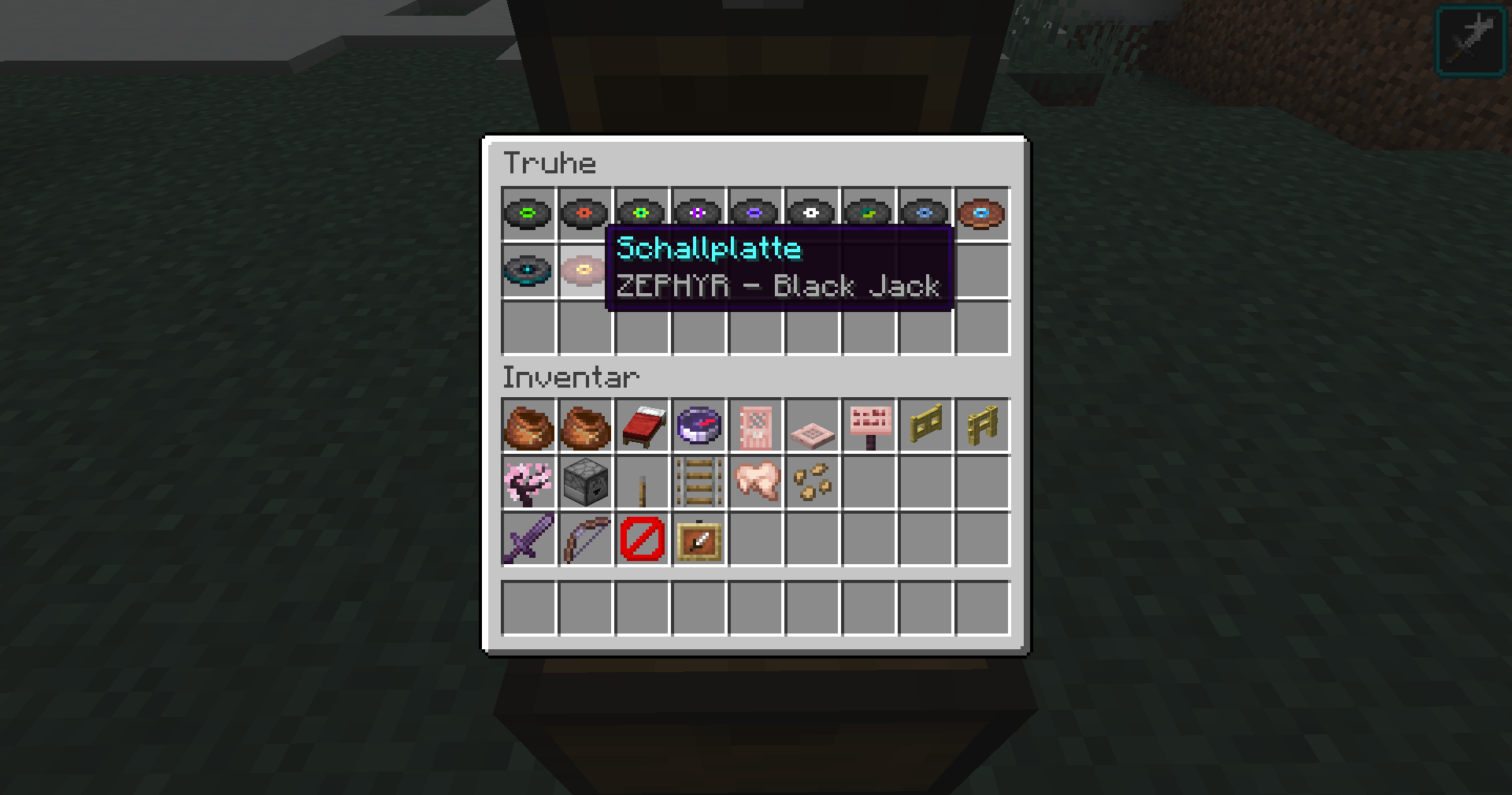Grab the white-centered music disc
Screen dimensions: 1512x795
pyautogui.click(x=811, y=211)
